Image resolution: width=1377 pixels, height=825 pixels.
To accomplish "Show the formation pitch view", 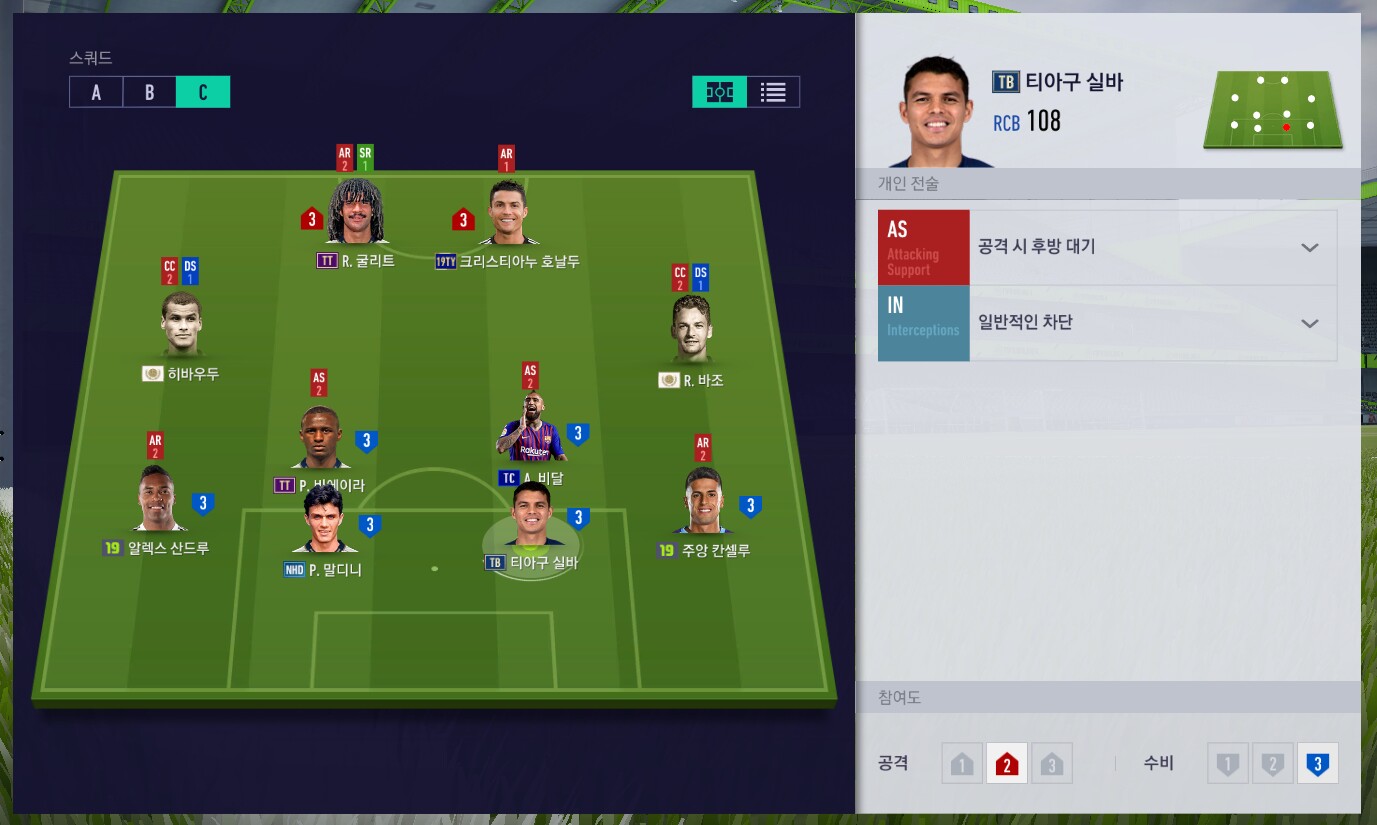I will point(719,92).
